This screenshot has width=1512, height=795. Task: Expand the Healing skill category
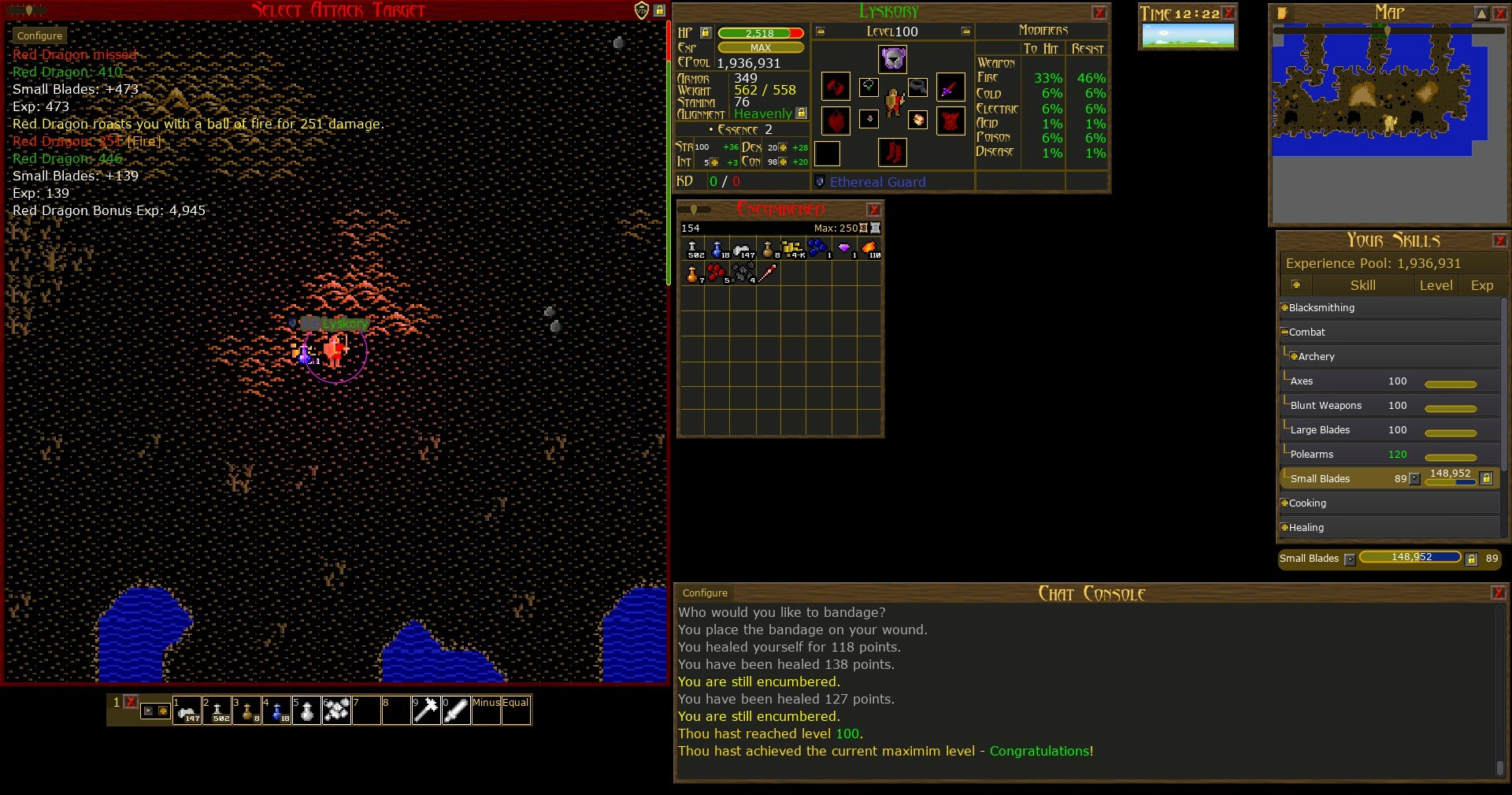pos(1284,527)
